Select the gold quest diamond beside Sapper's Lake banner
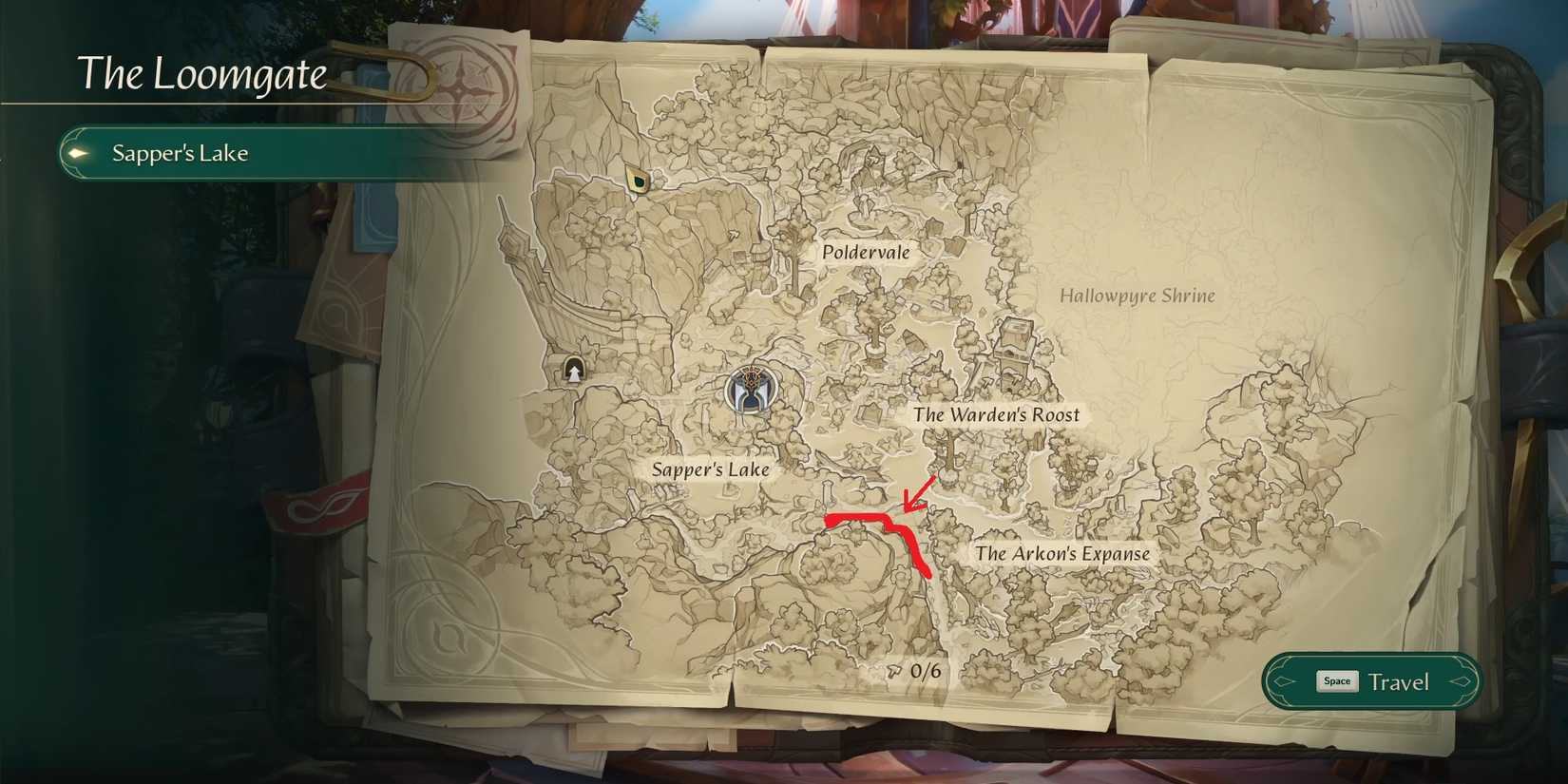The height and width of the screenshot is (784, 1568). click(x=78, y=152)
